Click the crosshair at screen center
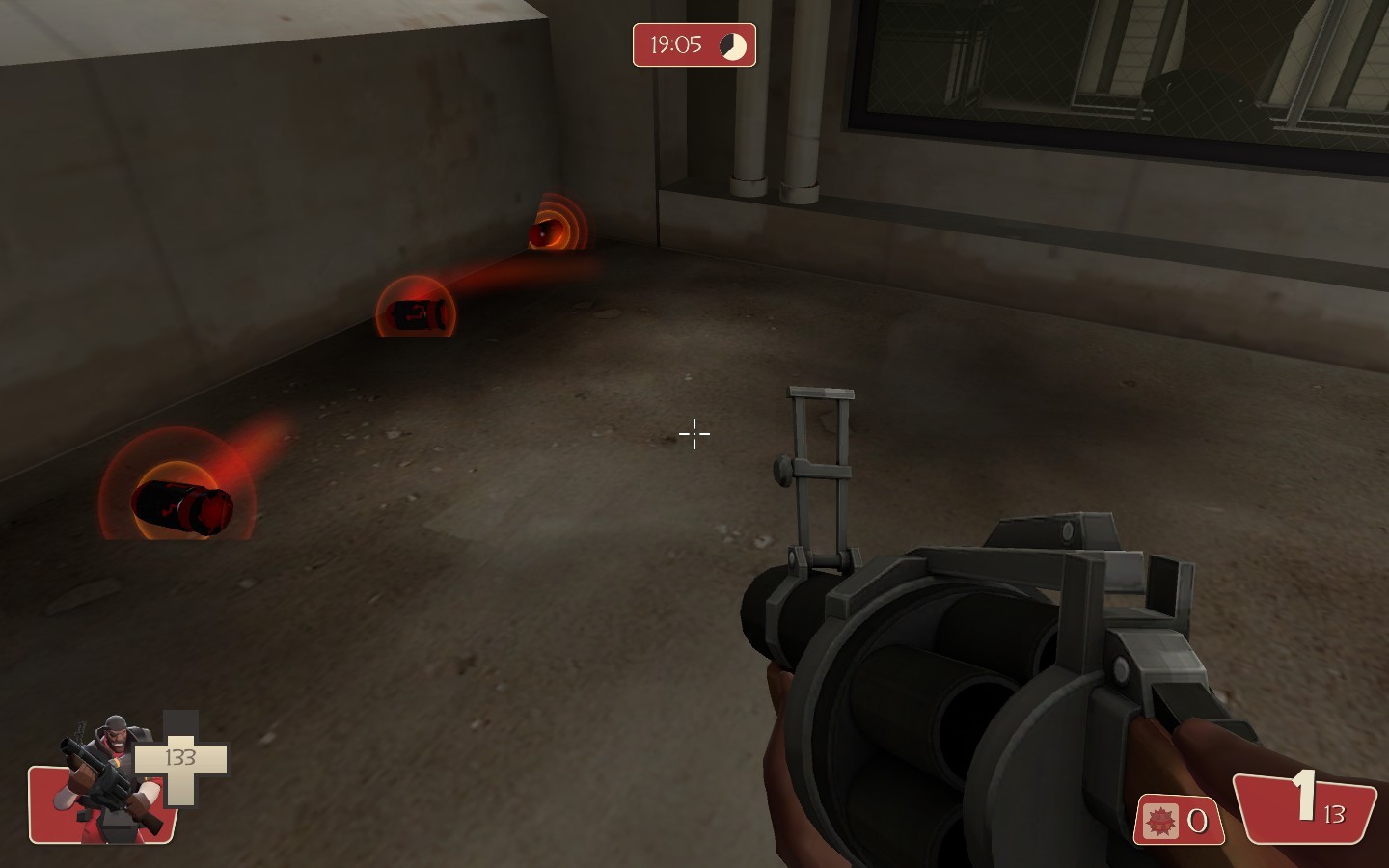This screenshot has height=868, width=1389. tap(694, 435)
